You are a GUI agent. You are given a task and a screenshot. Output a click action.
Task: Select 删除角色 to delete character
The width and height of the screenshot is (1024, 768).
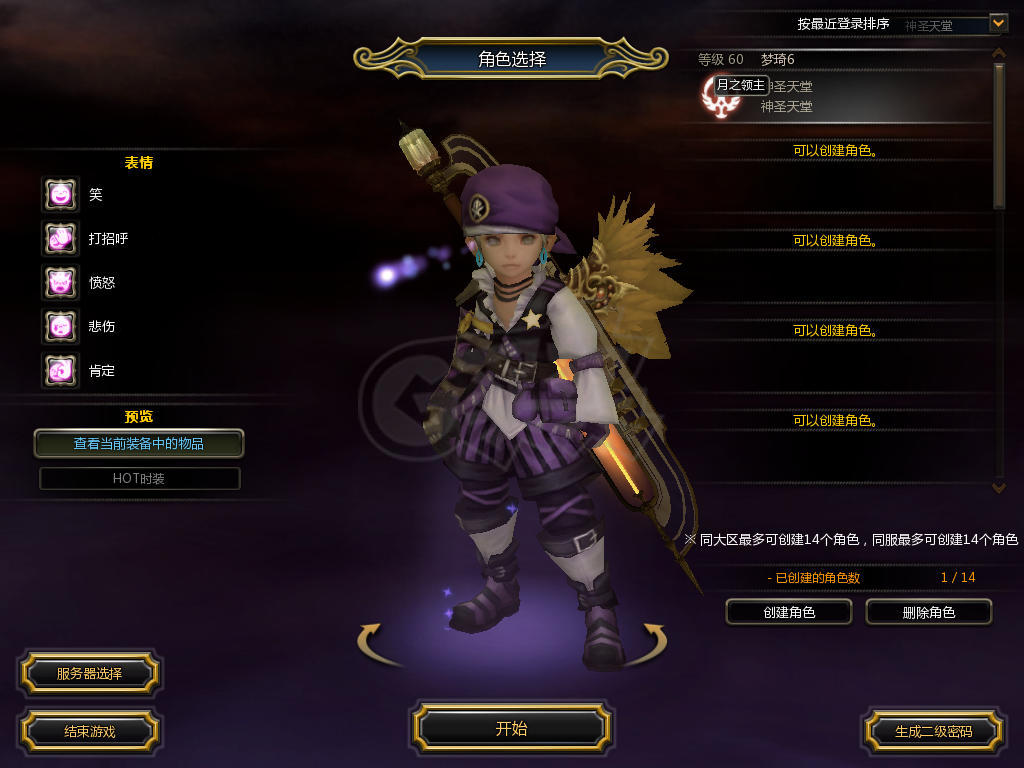click(928, 612)
